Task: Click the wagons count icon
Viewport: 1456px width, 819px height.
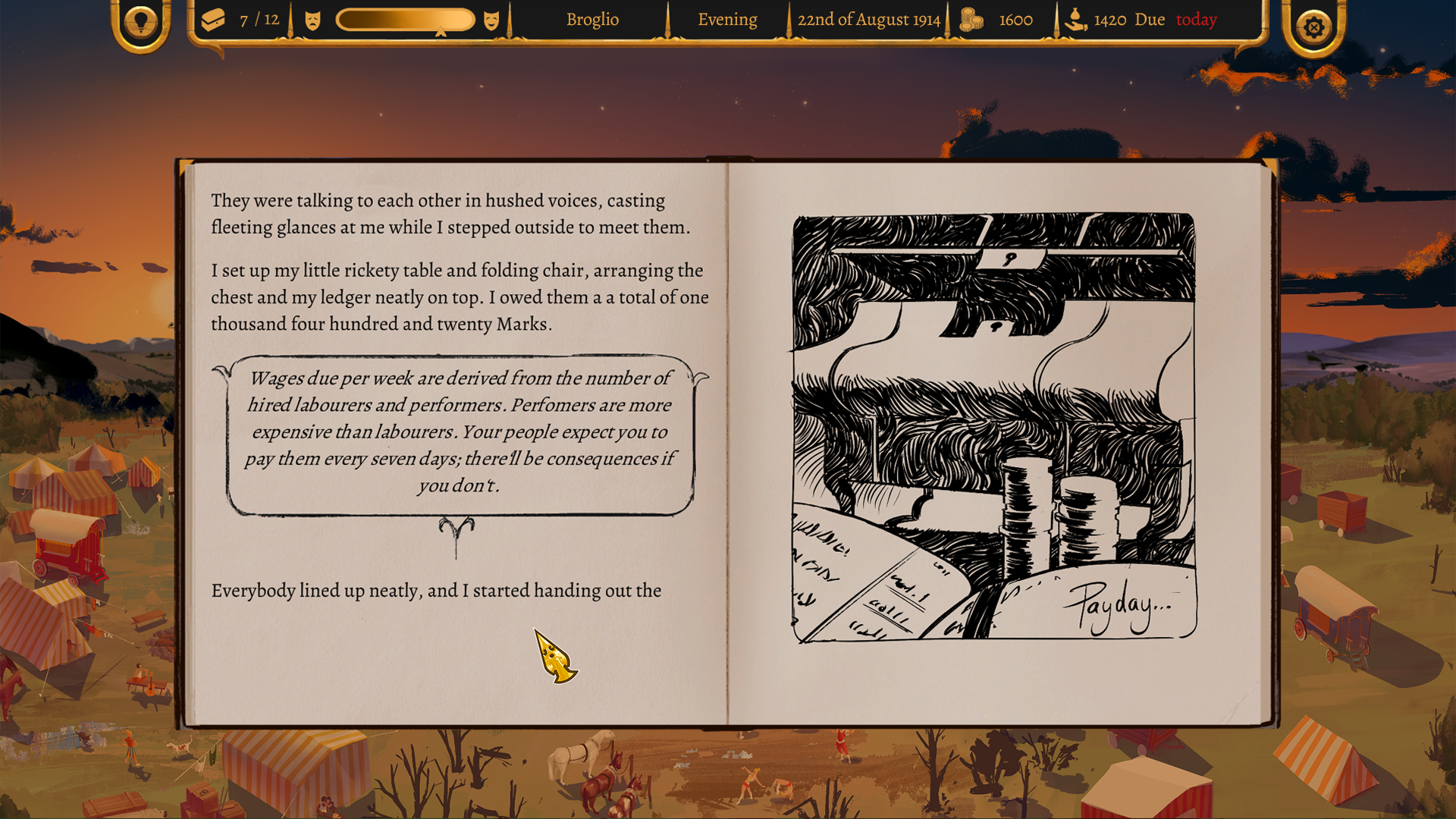Action: point(214,20)
